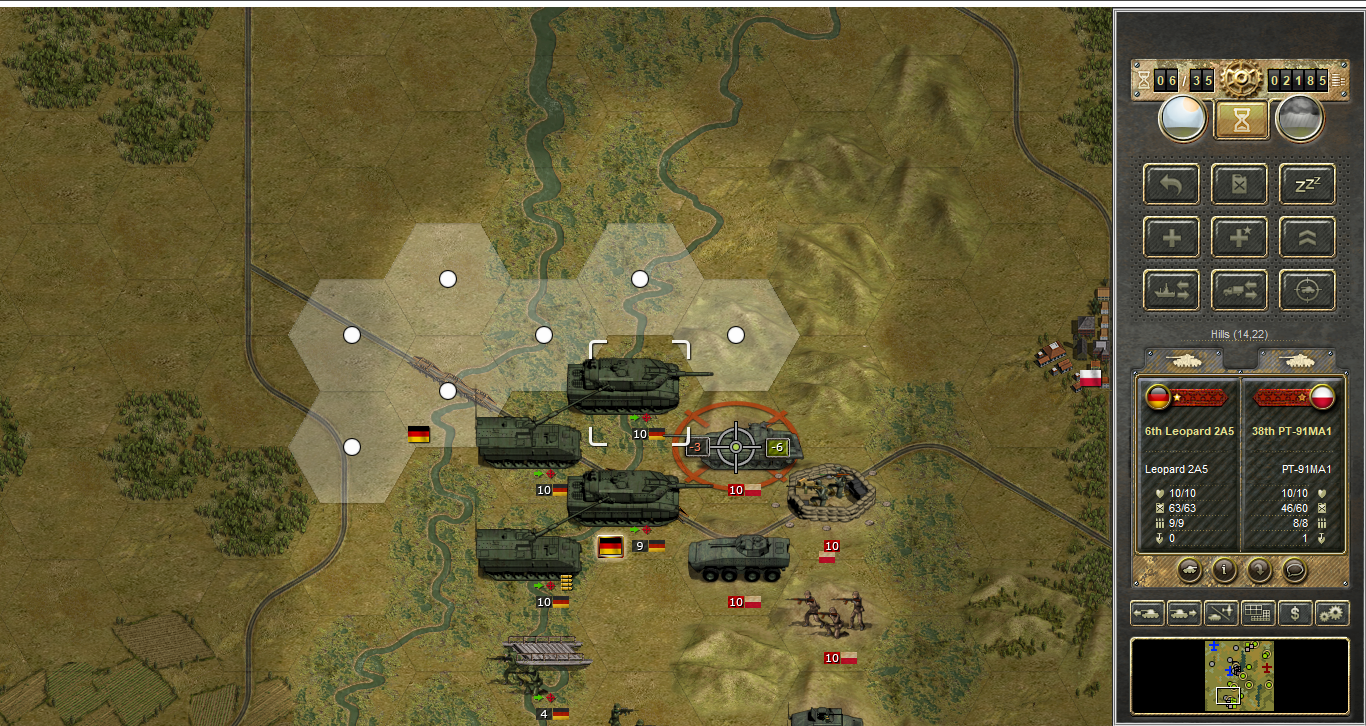Click the crossed-out fuel can button
Screen dimensions: 1366x726
1240,184
